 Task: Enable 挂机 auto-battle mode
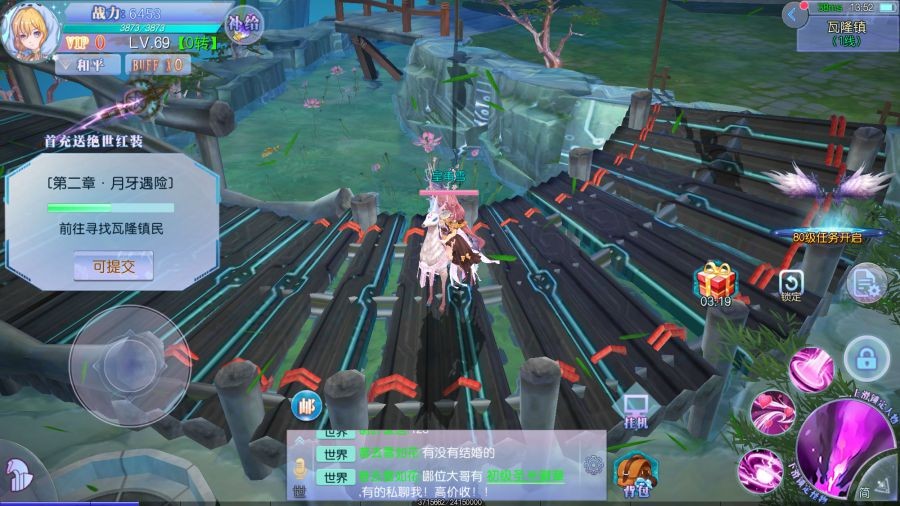636,410
